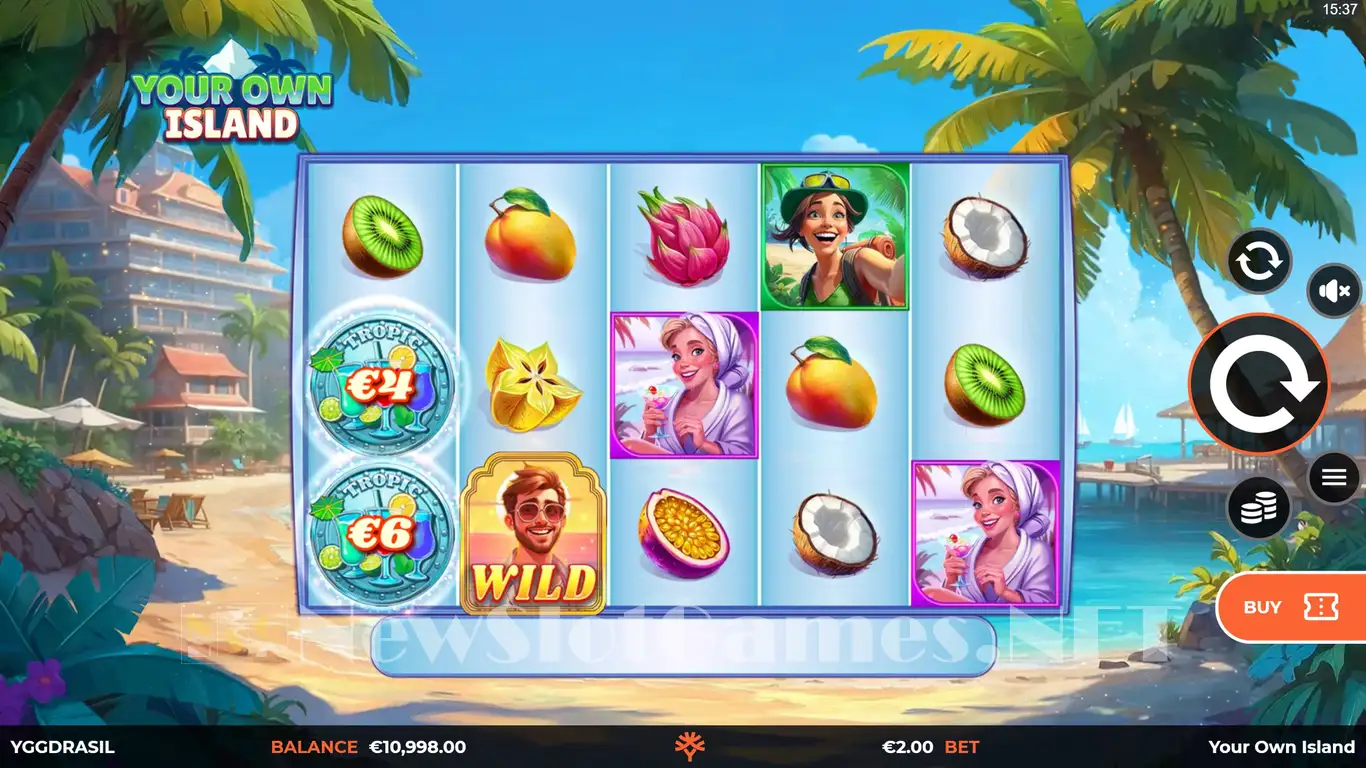This screenshot has width=1366, height=768.
Task: Toggle the muted sound icon
Action: (1334, 291)
